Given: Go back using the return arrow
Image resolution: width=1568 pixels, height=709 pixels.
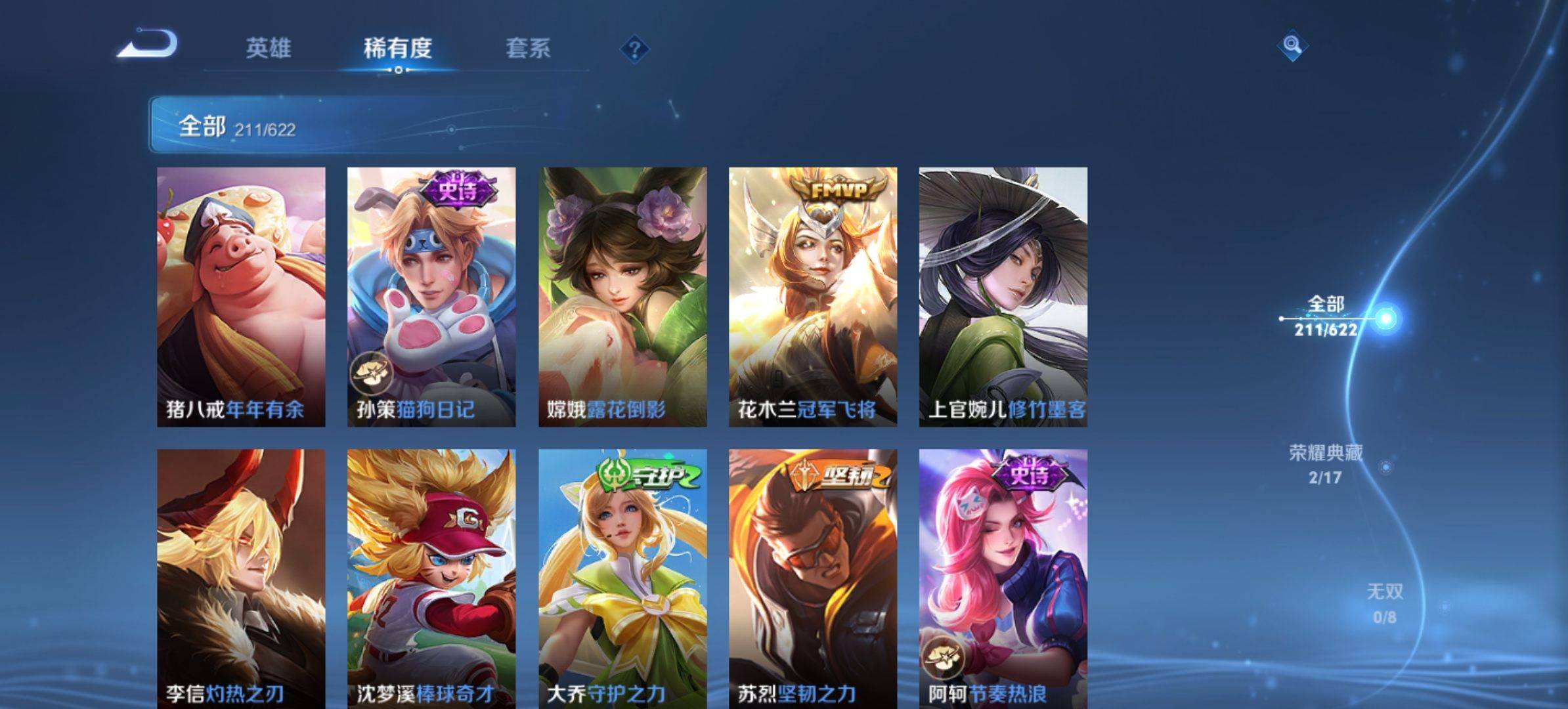Looking at the screenshot, I should [x=148, y=45].
